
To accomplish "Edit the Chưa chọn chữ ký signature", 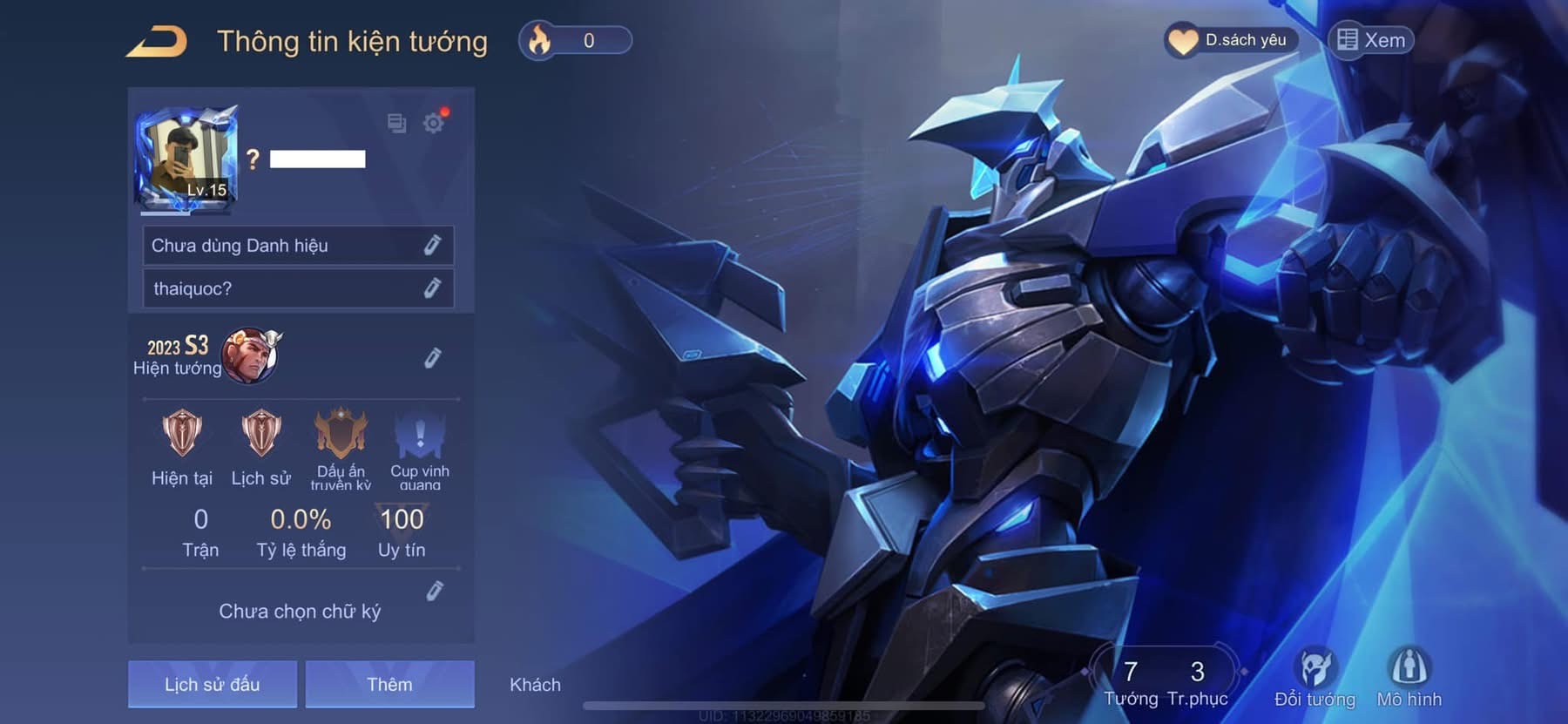I will [435, 592].
